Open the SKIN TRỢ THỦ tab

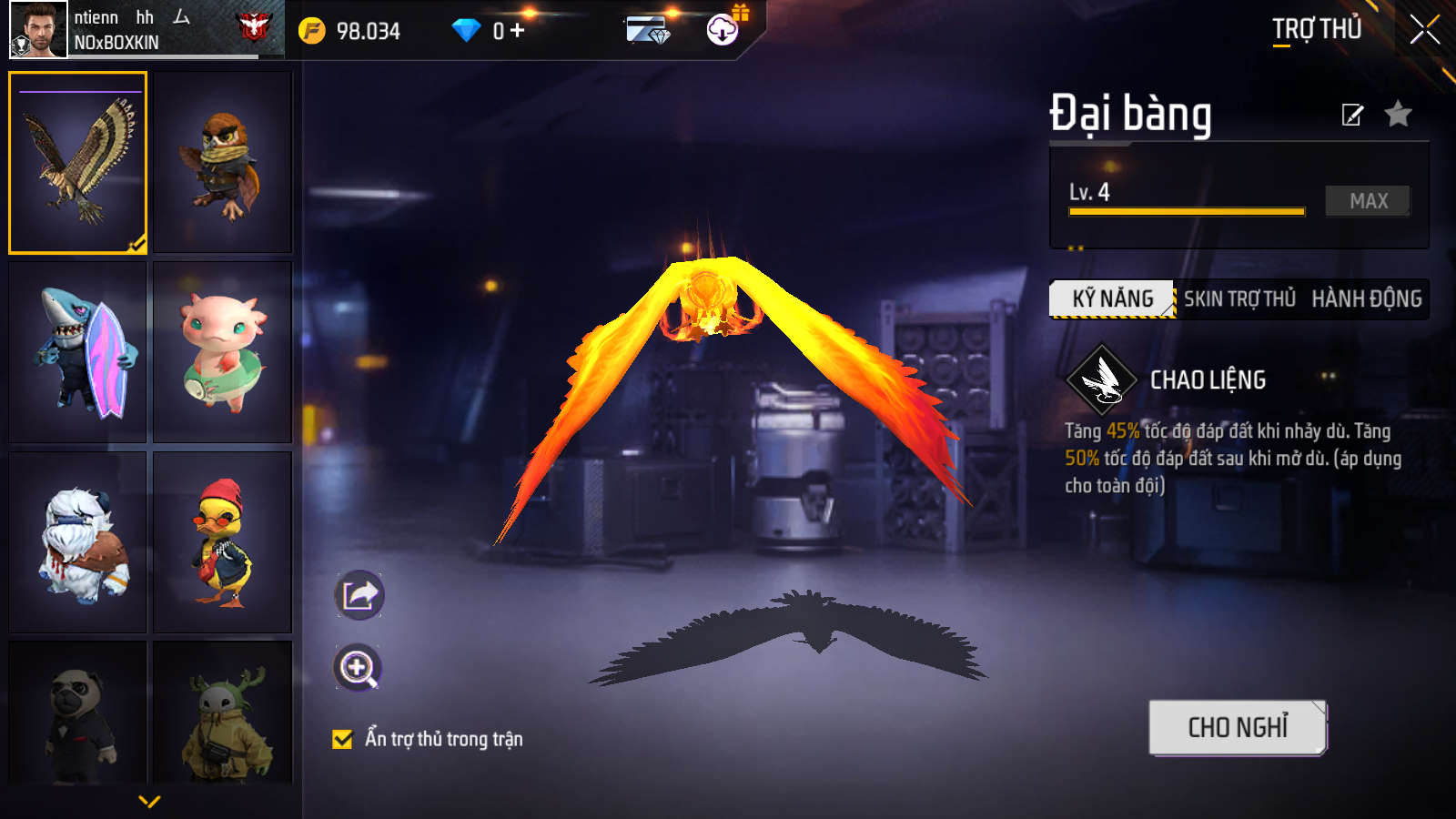pyautogui.click(x=1239, y=298)
